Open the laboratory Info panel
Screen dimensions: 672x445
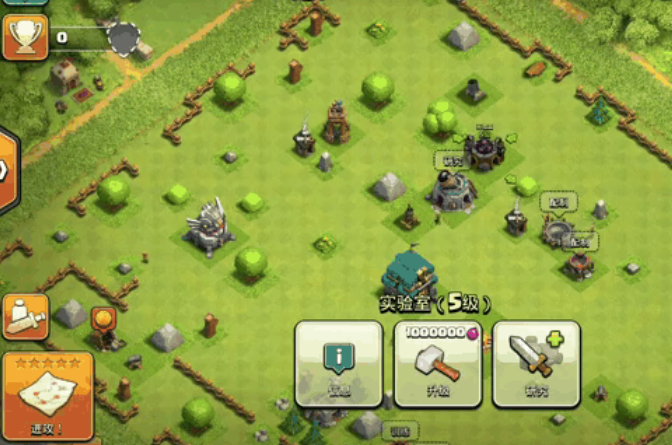tap(338, 364)
